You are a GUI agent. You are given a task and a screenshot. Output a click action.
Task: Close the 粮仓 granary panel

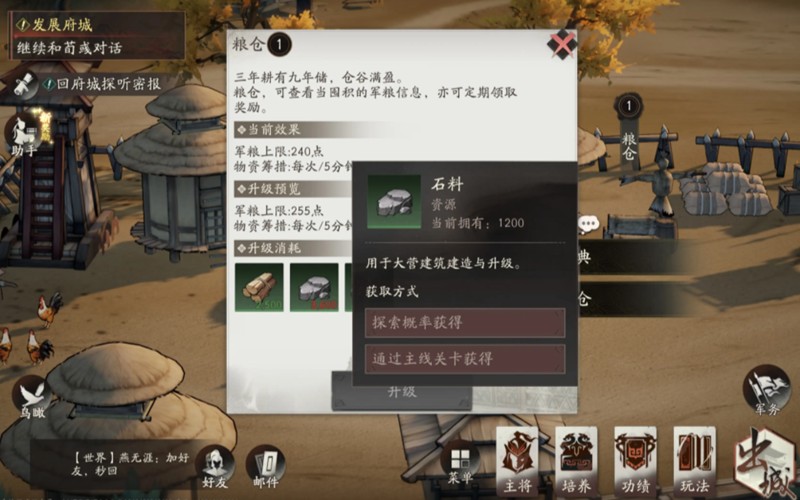[563, 44]
